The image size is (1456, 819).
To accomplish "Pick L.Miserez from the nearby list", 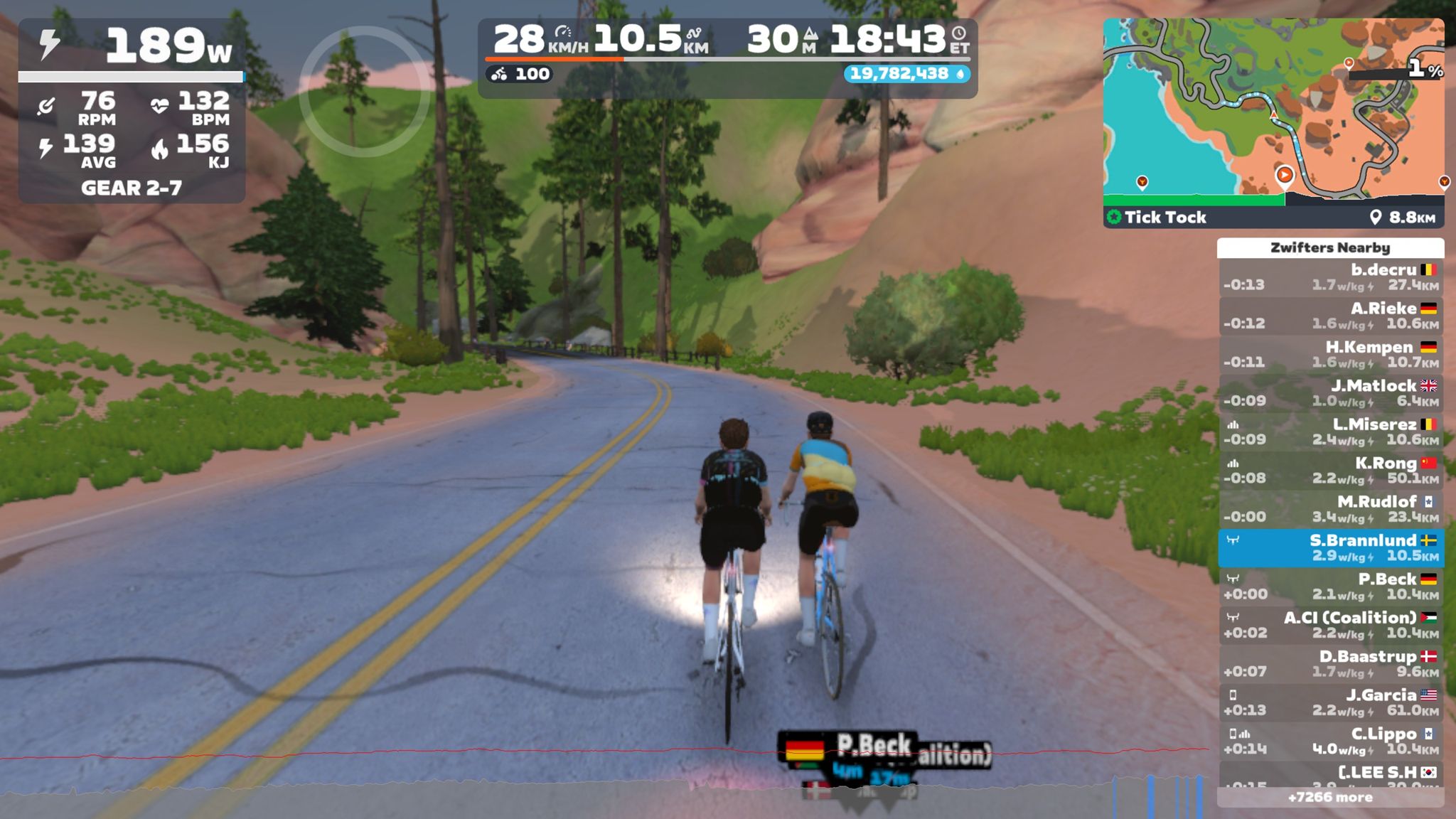I will 1330,432.
